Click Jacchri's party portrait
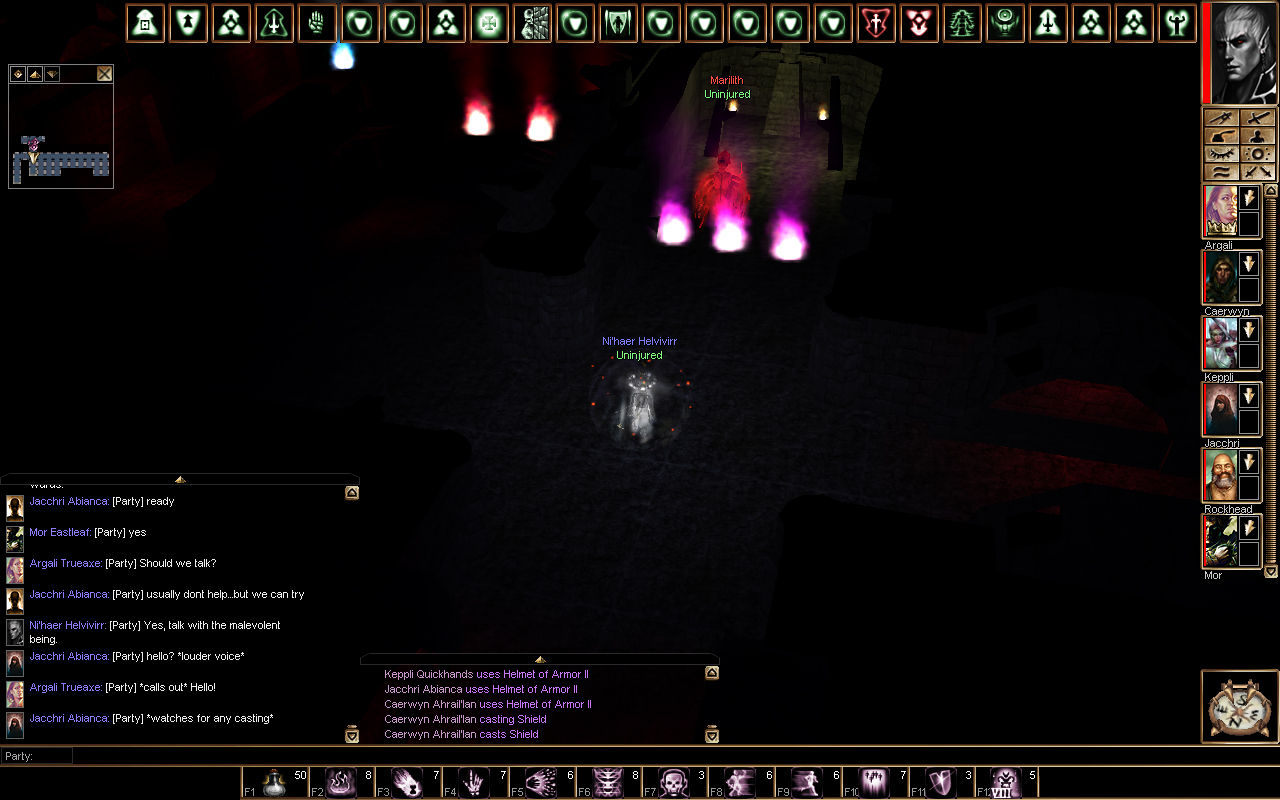 [1220, 409]
